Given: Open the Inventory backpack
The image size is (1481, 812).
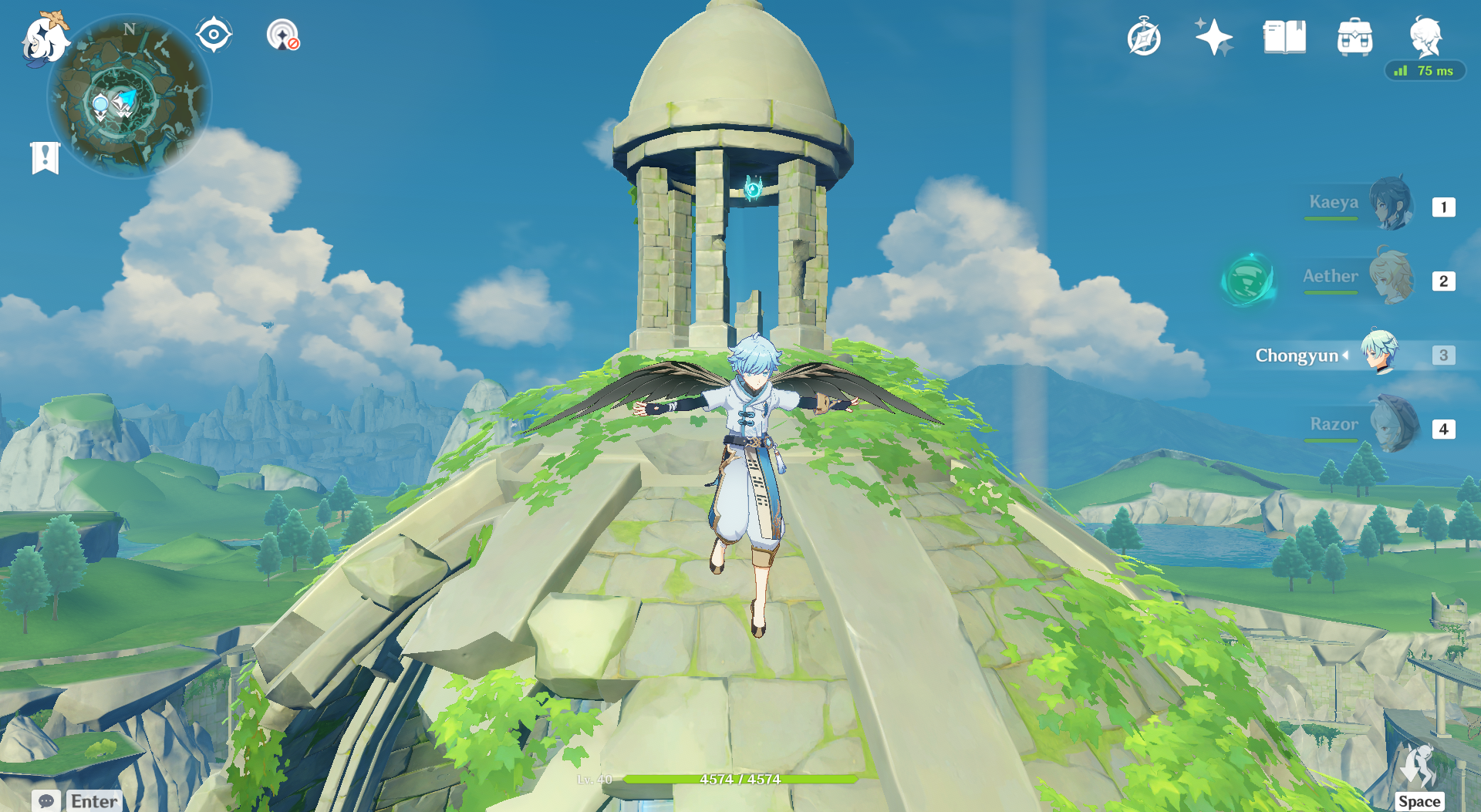Looking at the screenshot, I should 1354,37.
